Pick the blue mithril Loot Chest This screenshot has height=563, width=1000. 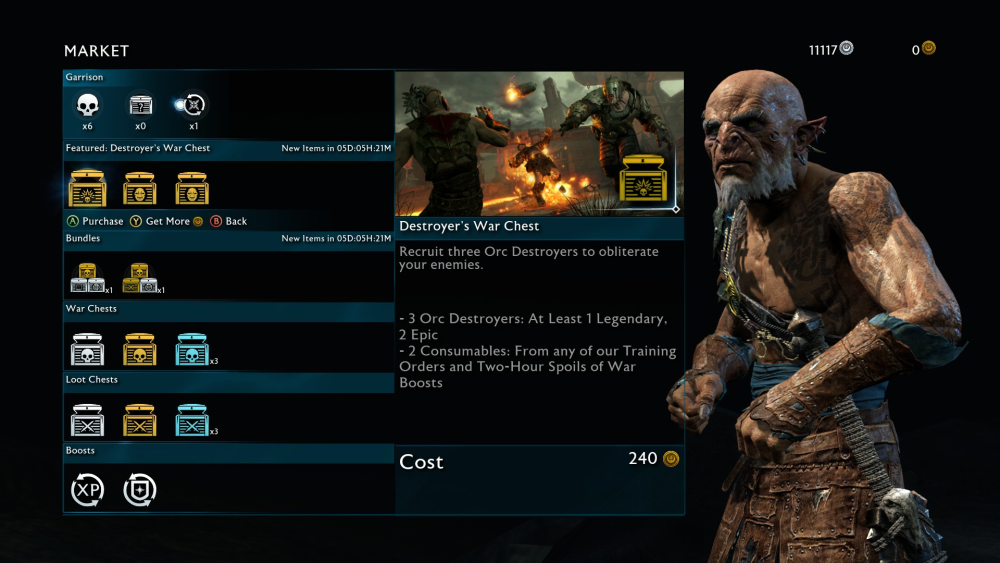click(192, 420)
